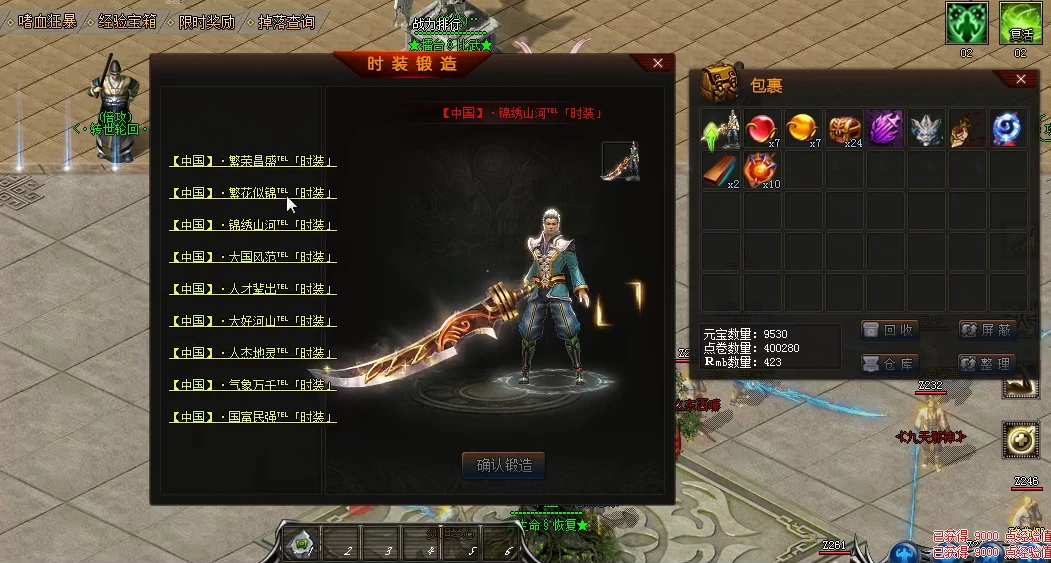Click the 回收 recycle button
Viewport: 1051px width, 563px height.
pos(889,330)
